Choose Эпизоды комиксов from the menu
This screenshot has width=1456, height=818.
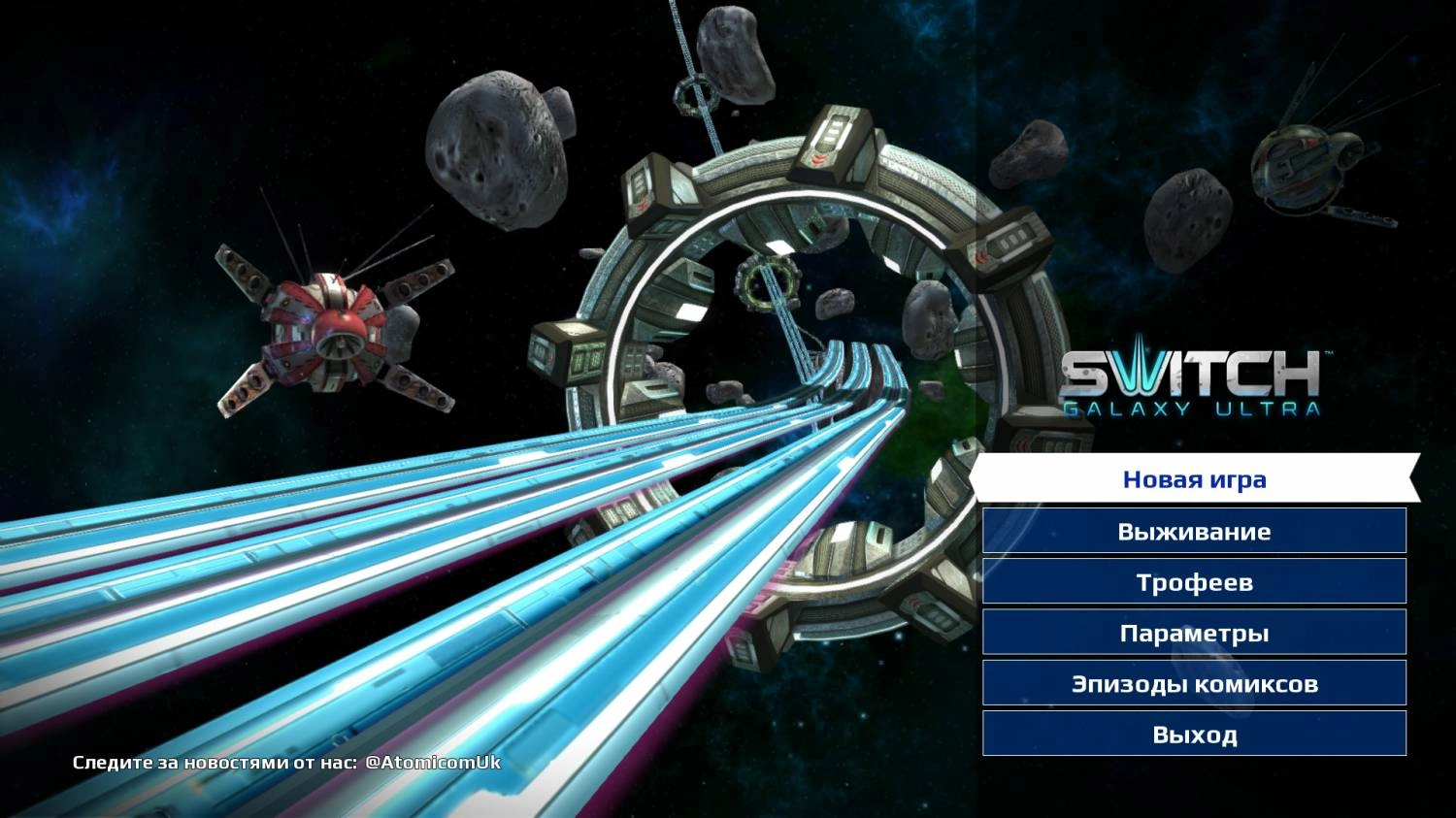(1194, 683)
